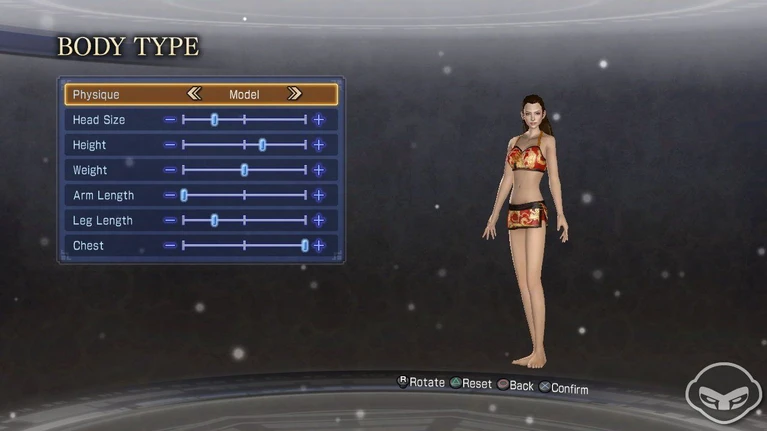Switch Physique to previous option with left arrows
767x431 pixels.
click(195, 94)
